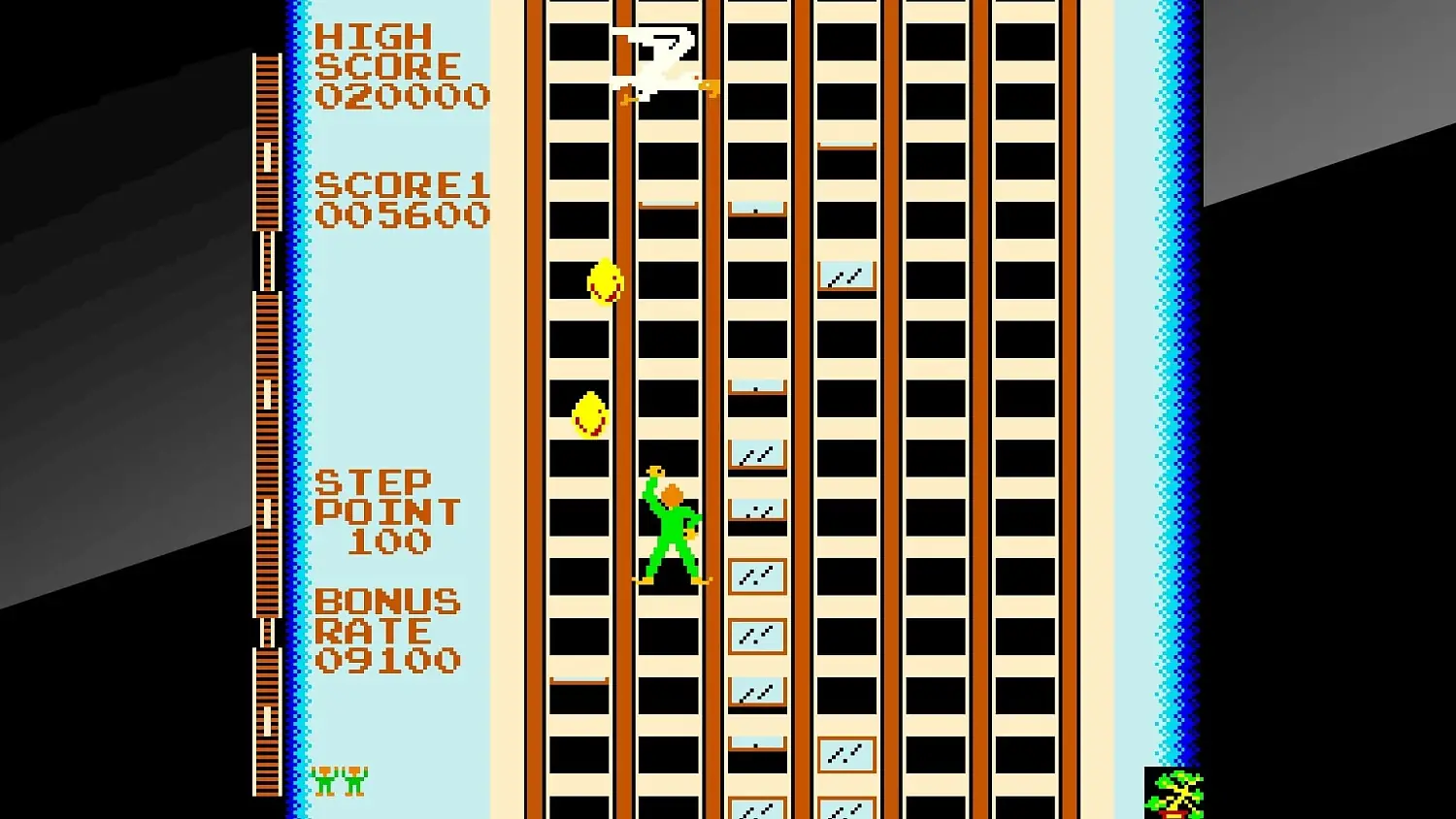Toggle the glass window in the far right column
The image size is (1456, 819).
pos(844,277)
